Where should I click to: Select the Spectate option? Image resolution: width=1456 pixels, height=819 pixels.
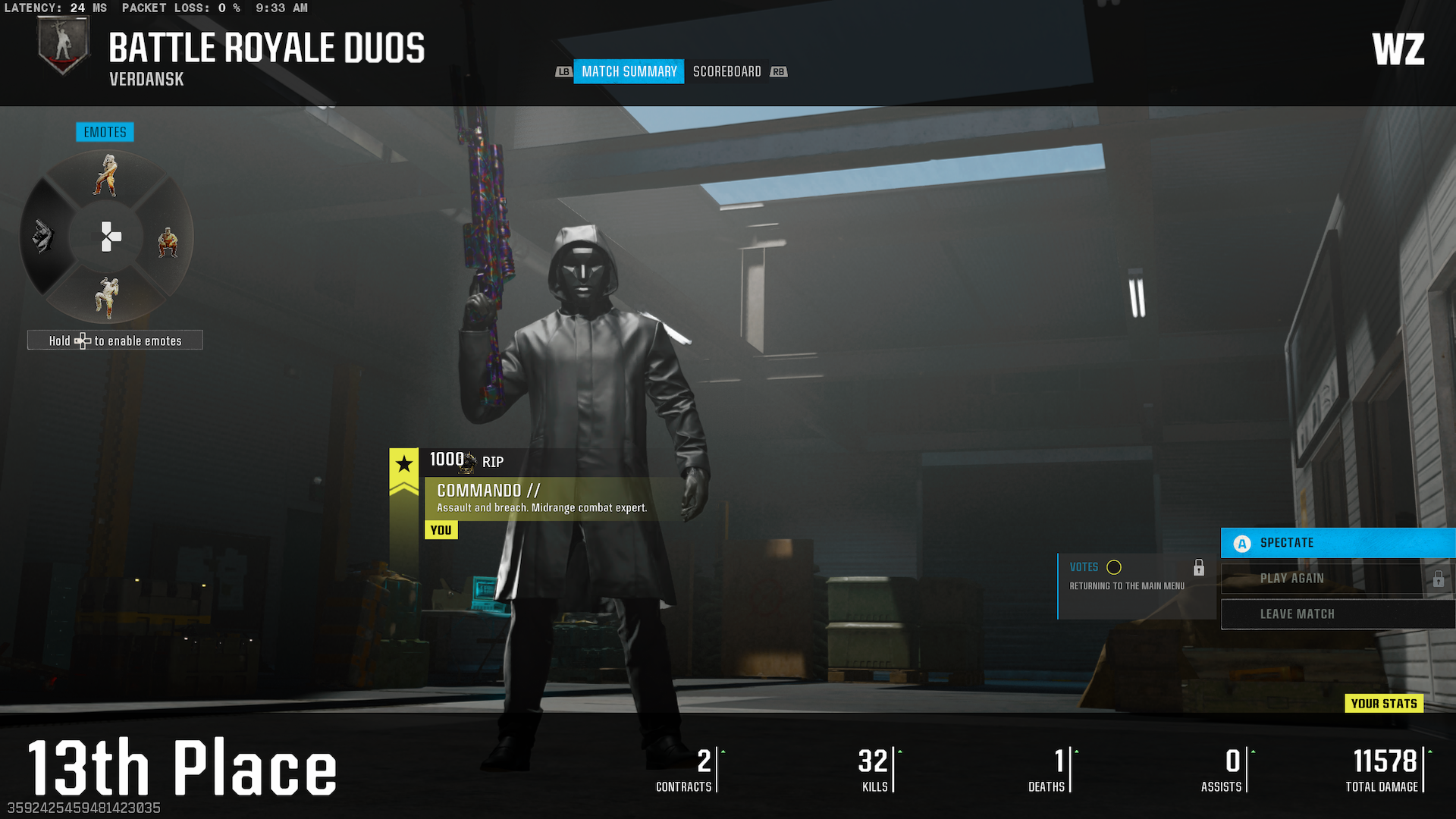(1338, 543)
